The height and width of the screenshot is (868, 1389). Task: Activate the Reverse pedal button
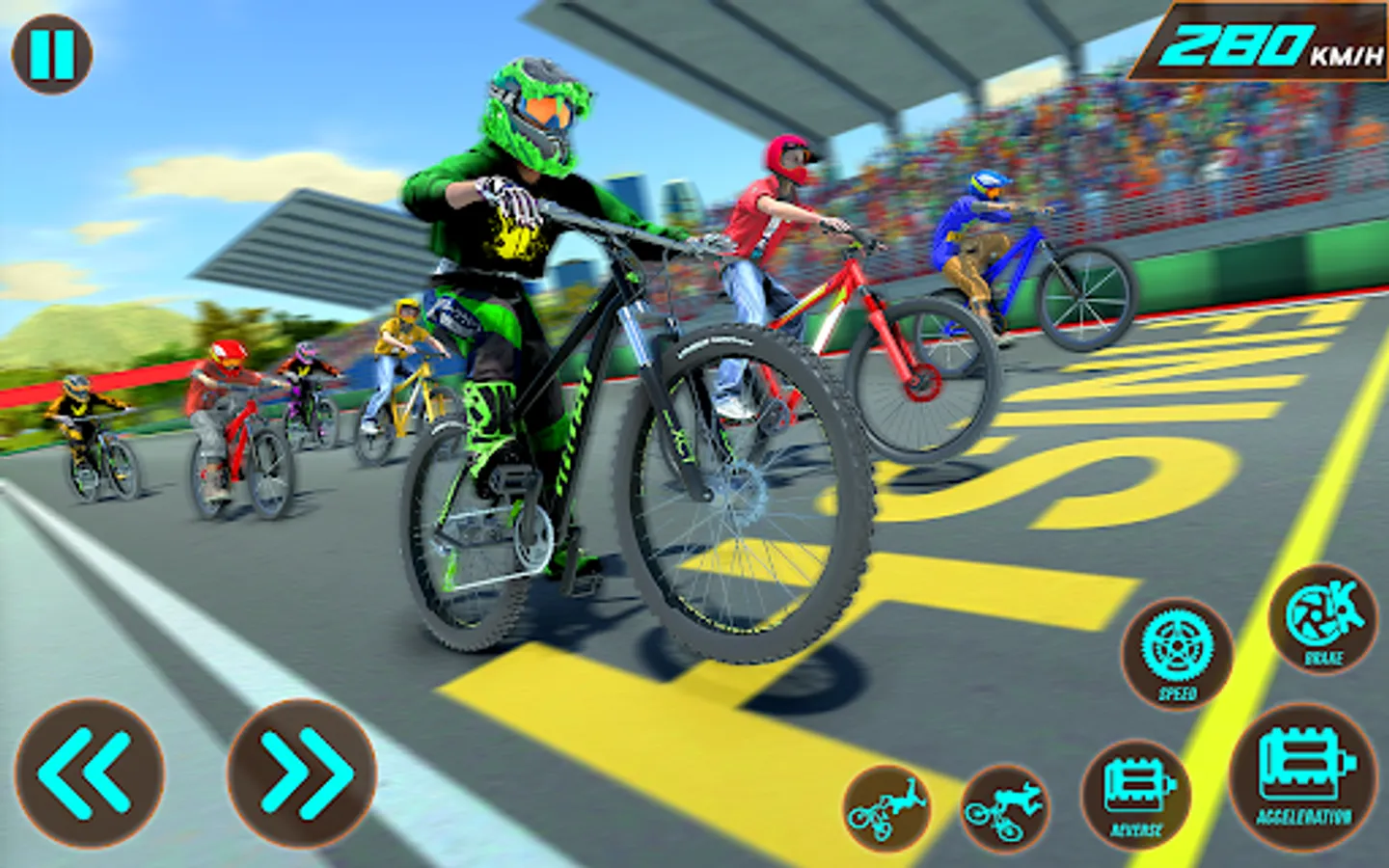[x=1136, y=794]
